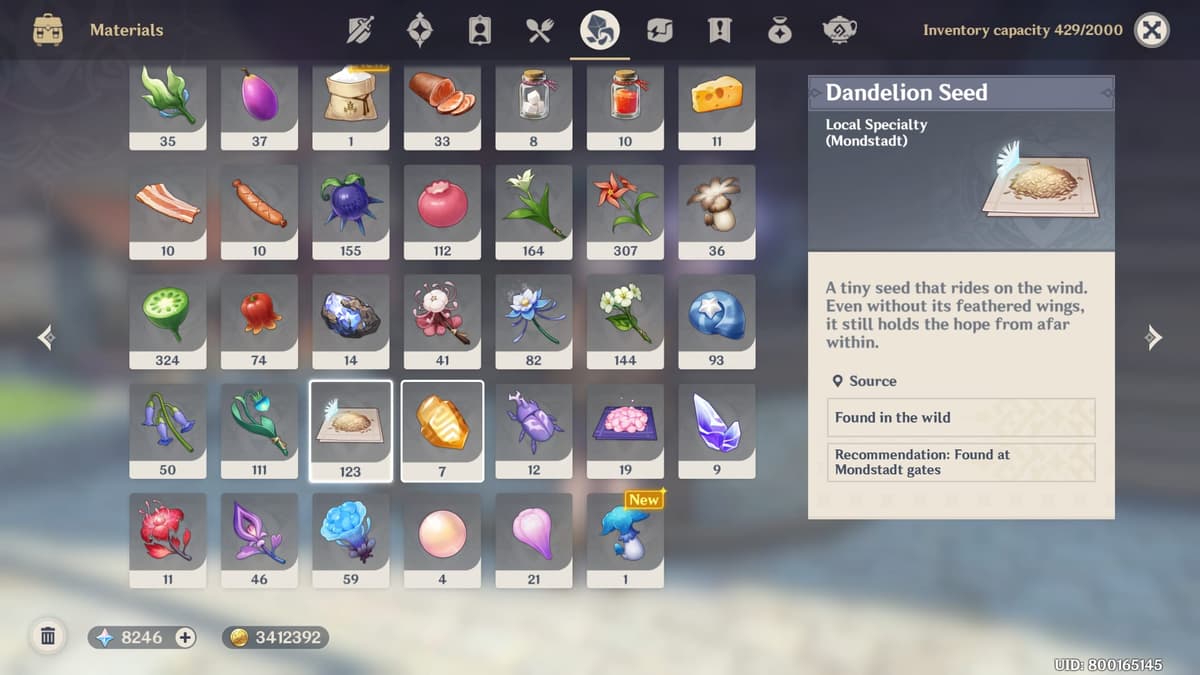This screenshot has height=675, width=1200.
Task: Close the inventory screen
Action: click(1152, 30)
